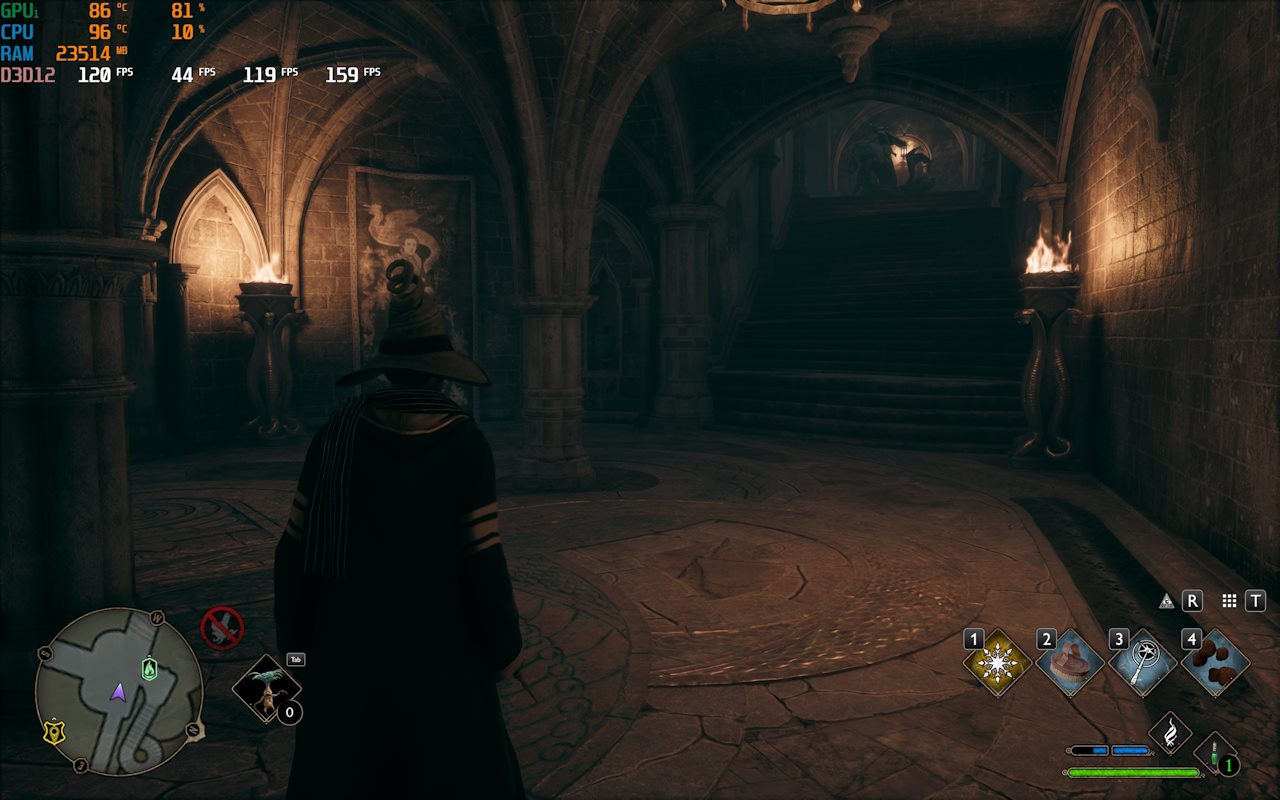Image resolution: width=1280 pixels, height=800 pixels.
Task: Choose the round-headed wand tool in slot 3
Action: [1142, 663]
